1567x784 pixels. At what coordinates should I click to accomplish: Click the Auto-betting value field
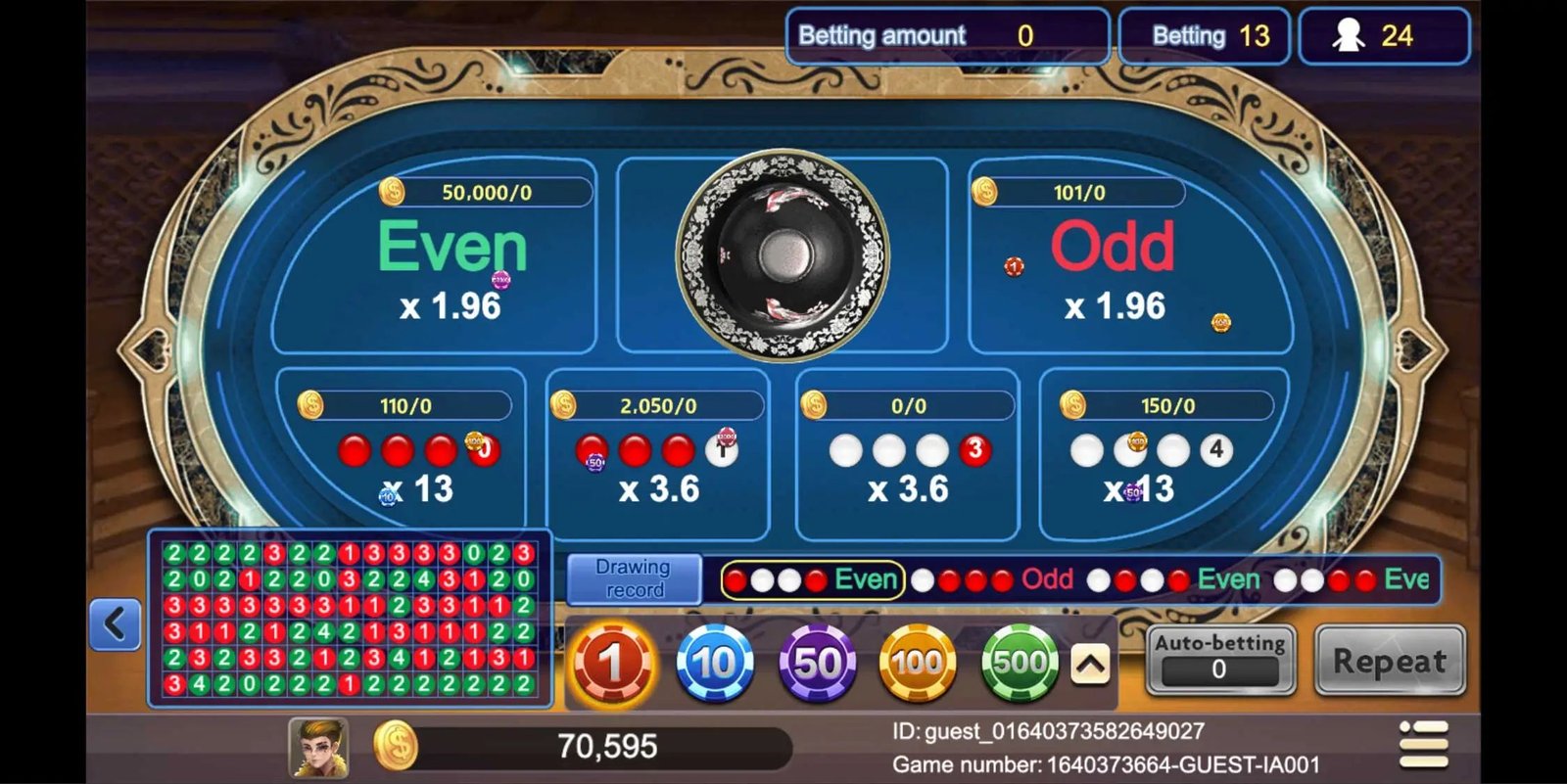[x=1221, y=672]
